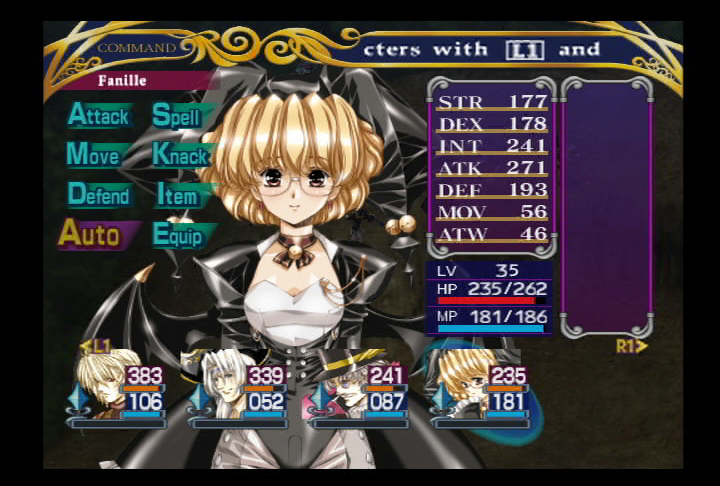
Task: Open the Knack command
Action: [180, 155]
